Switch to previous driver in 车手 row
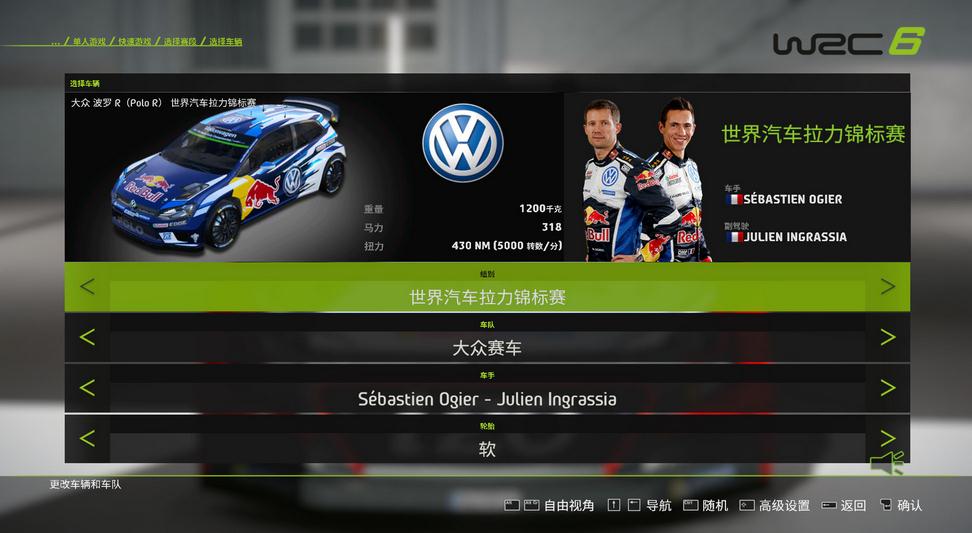Viewport: 972px width, 533px height. [87, 388]
